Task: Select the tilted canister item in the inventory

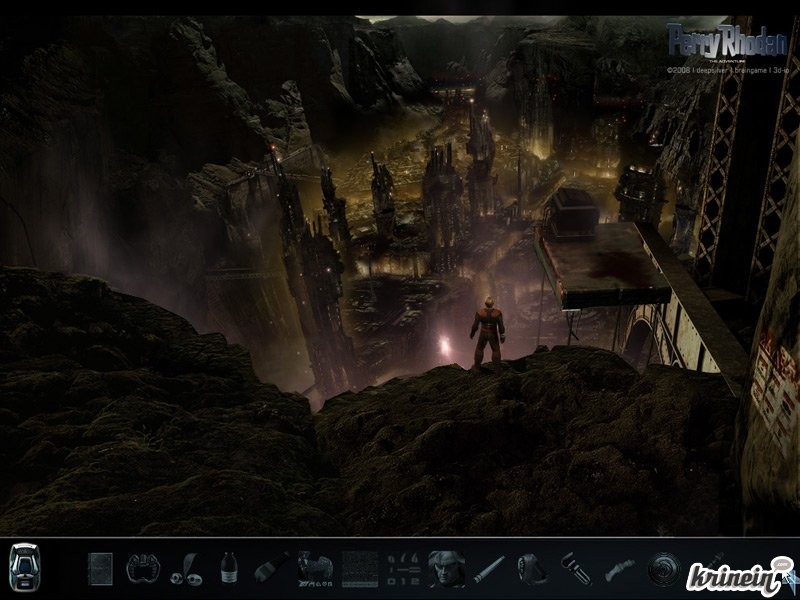Action: pyautogui.click(x=271, y=569)
